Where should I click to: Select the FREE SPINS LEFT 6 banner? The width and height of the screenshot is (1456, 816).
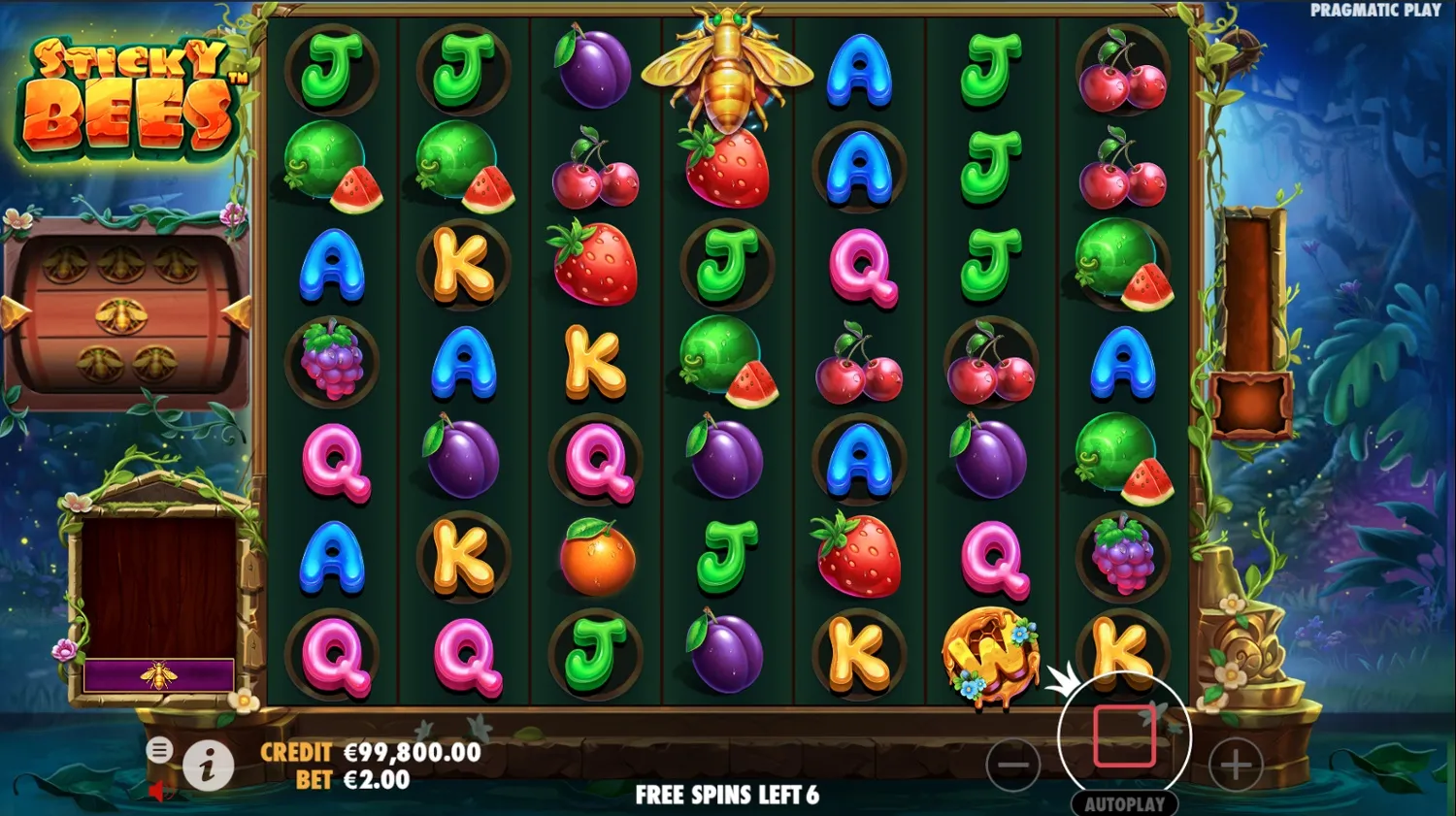(726, 795)
